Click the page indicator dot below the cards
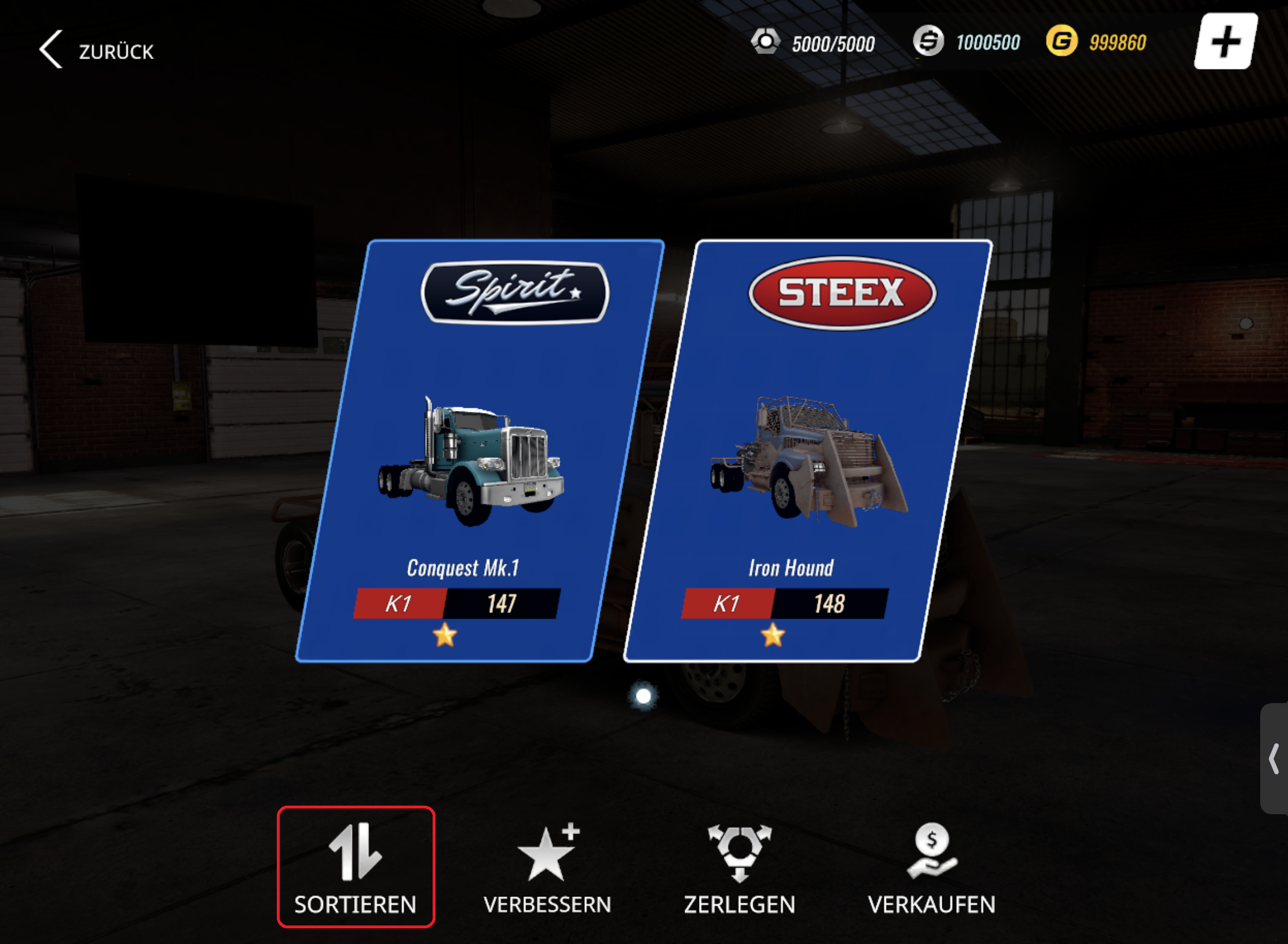The width and height of the screenshot is (1288, 944). coord(643,696)
